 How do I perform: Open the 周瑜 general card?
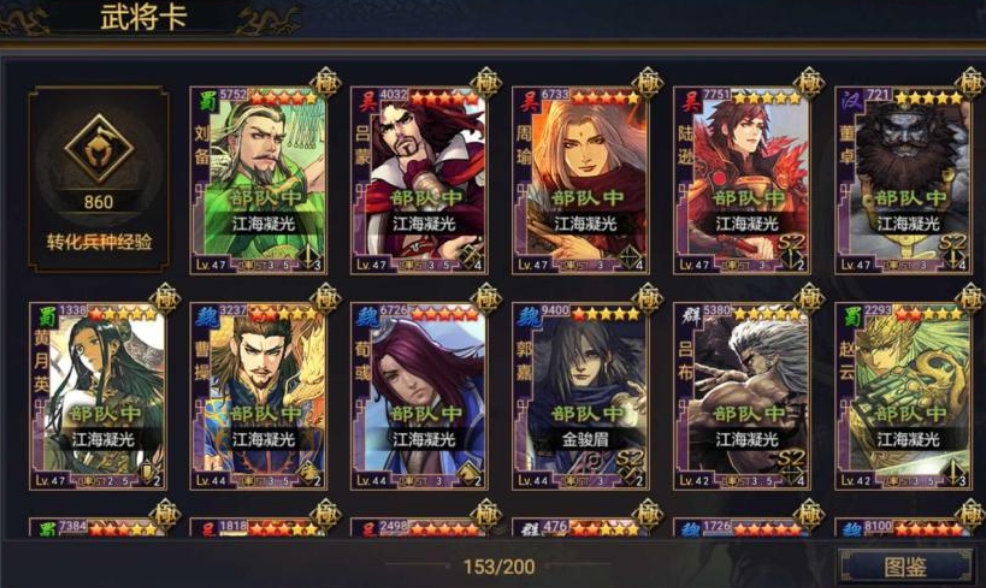pyautogui.click(x=580, y=180)
